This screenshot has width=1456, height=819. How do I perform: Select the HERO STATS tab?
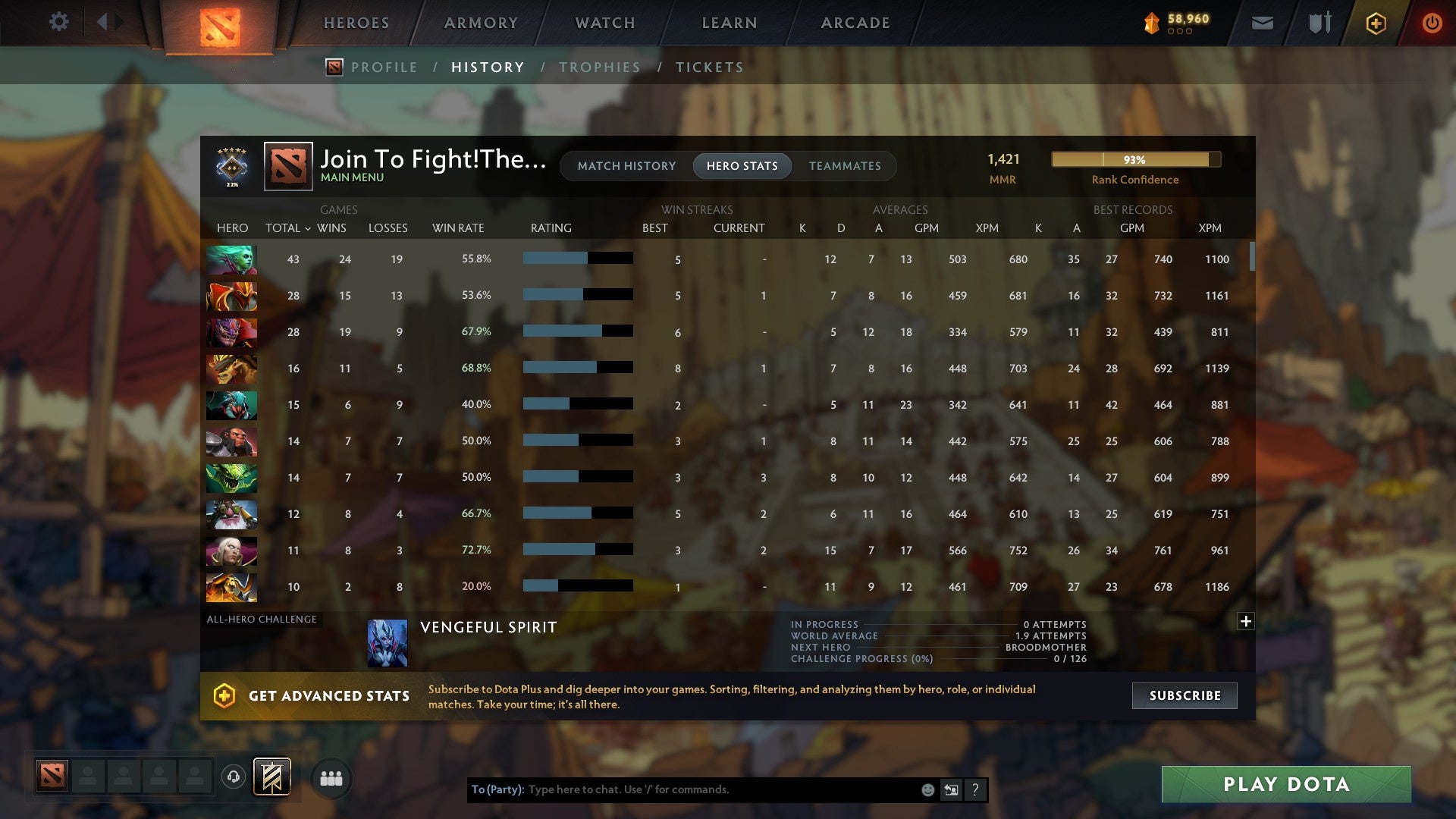pyautogui.click(x=742, y=166)
